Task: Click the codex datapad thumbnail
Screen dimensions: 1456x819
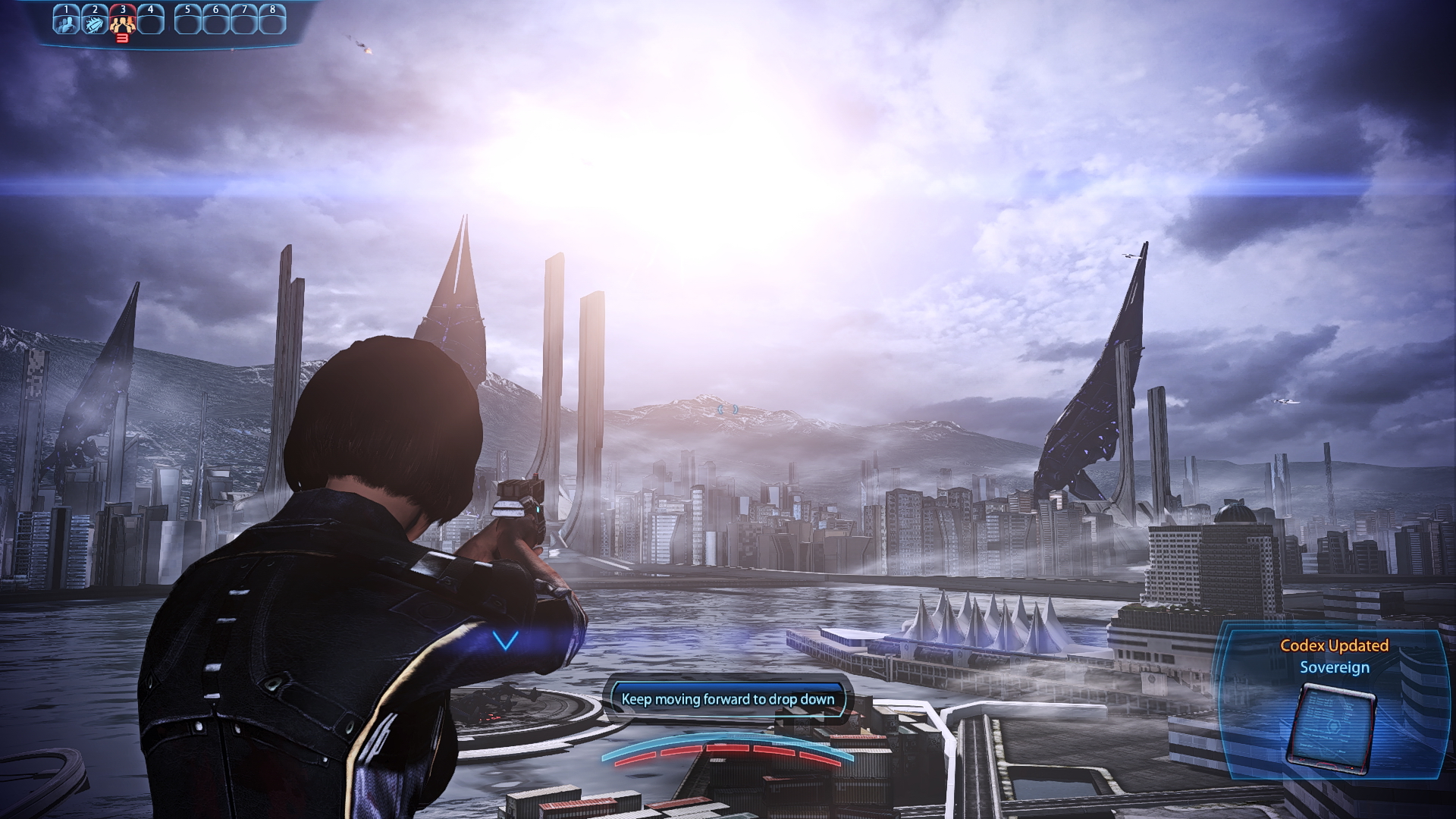Action: coord(1332,730)
